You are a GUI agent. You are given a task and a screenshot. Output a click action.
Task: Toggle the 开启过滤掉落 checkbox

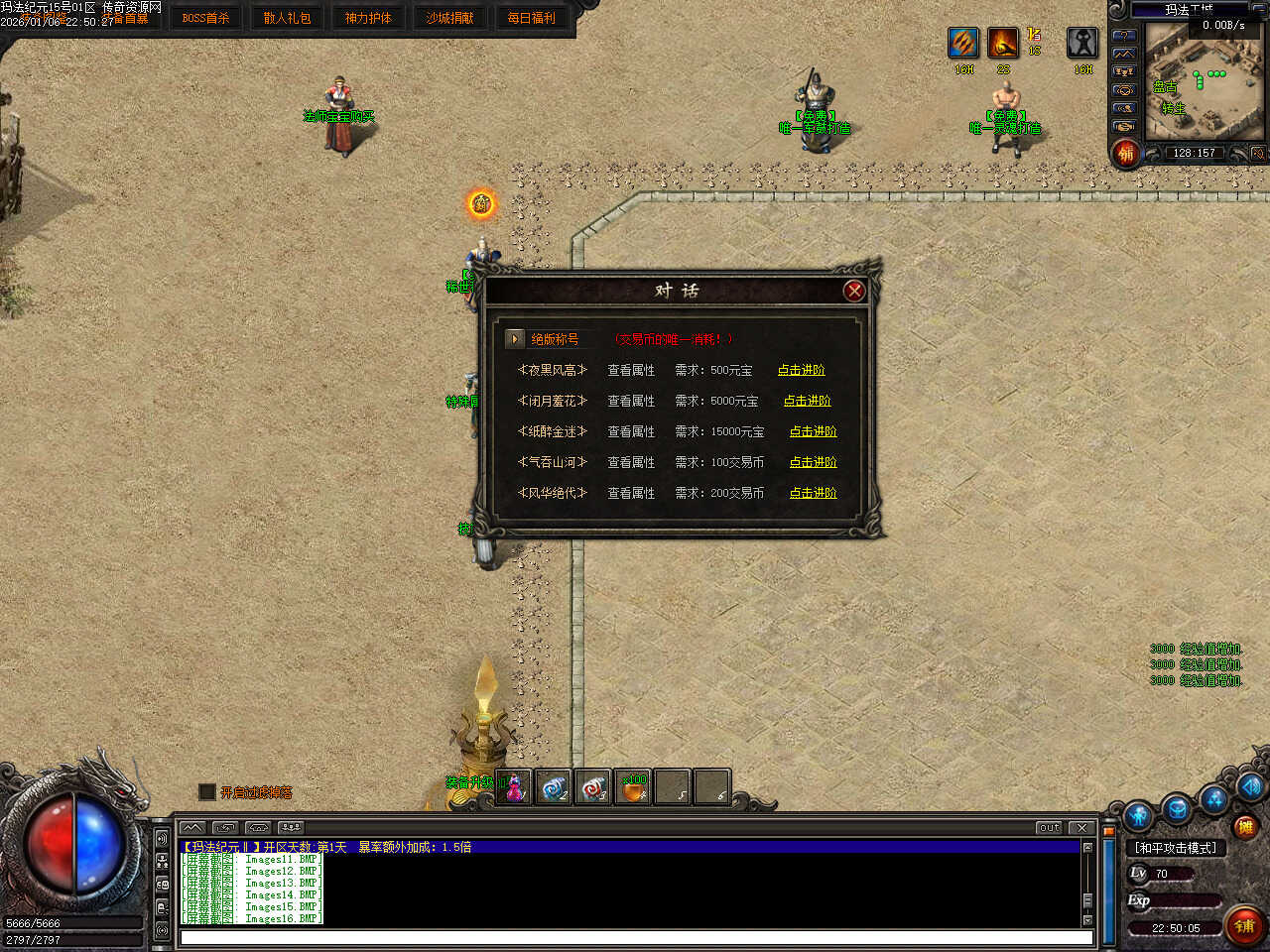(x=207, y=791)
